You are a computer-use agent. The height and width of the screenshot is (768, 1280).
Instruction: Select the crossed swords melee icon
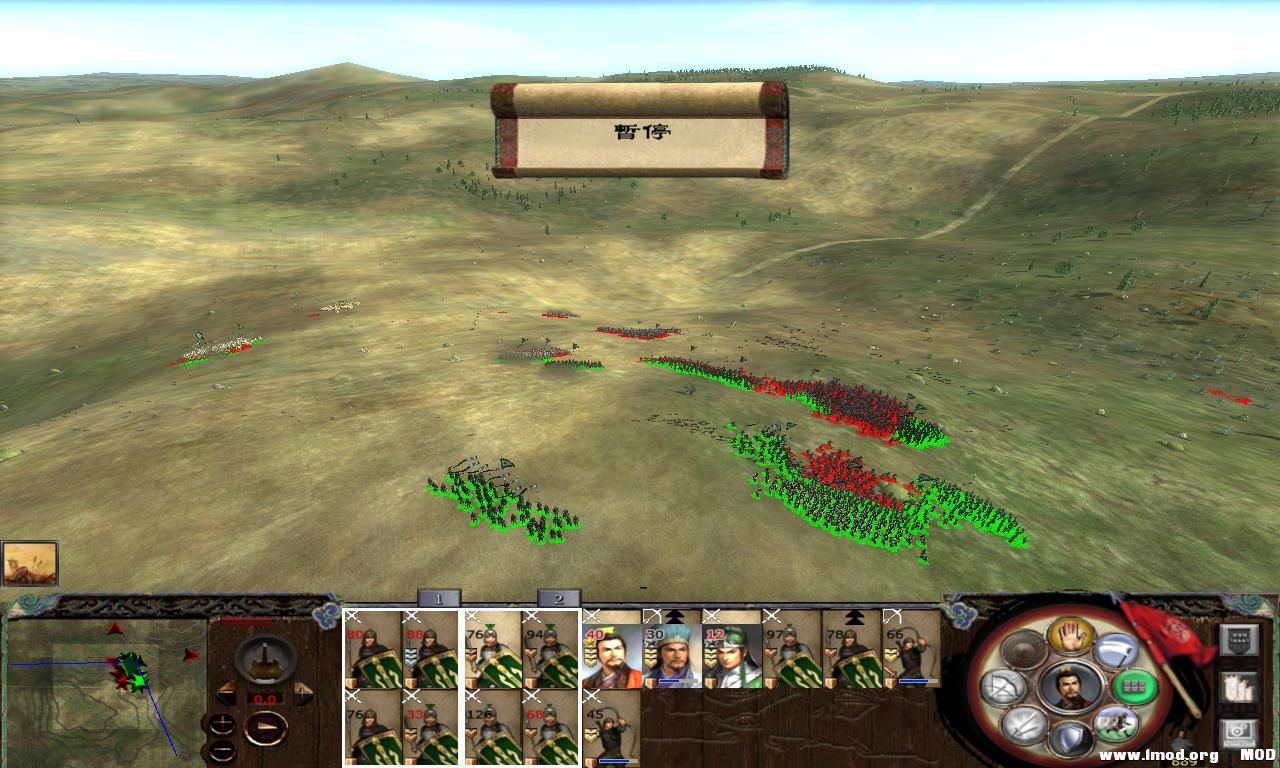click(x=1023, y=723)
